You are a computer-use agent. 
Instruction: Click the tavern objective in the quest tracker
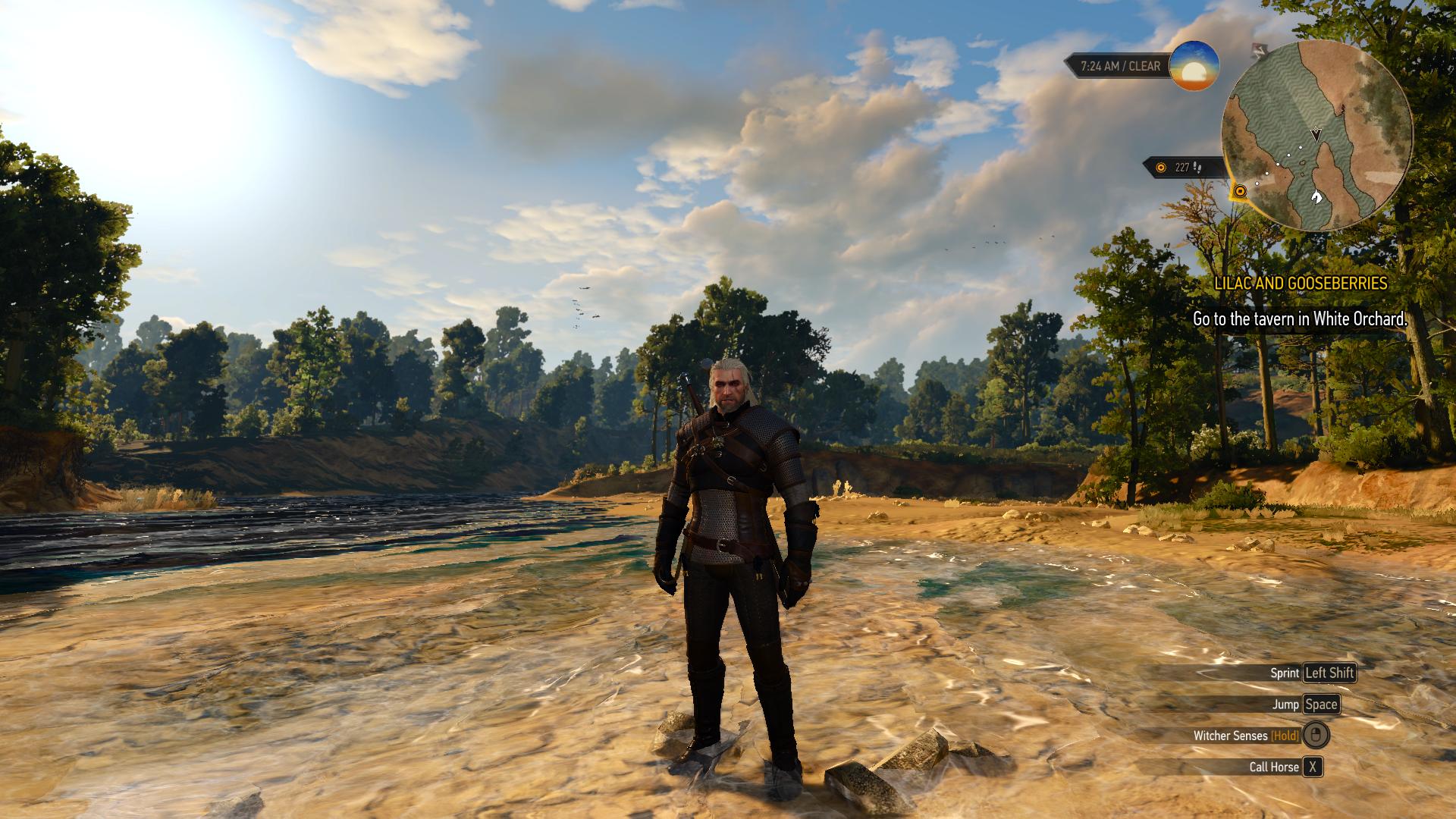click(1300, 319)
